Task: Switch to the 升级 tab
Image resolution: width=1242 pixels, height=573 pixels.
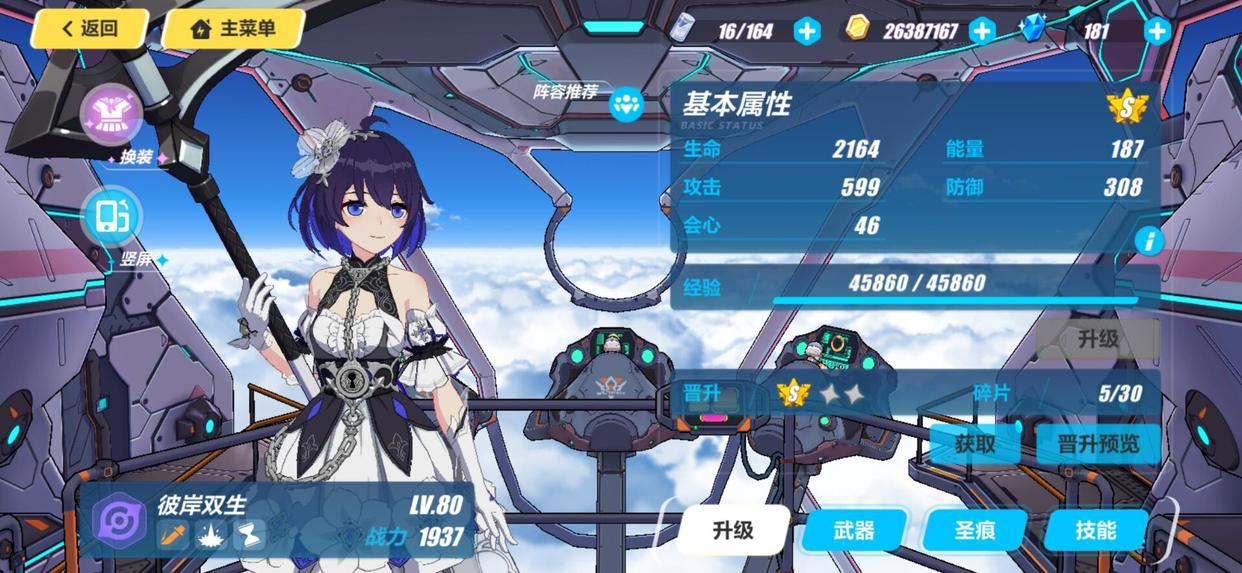Action: coord(733,530)
